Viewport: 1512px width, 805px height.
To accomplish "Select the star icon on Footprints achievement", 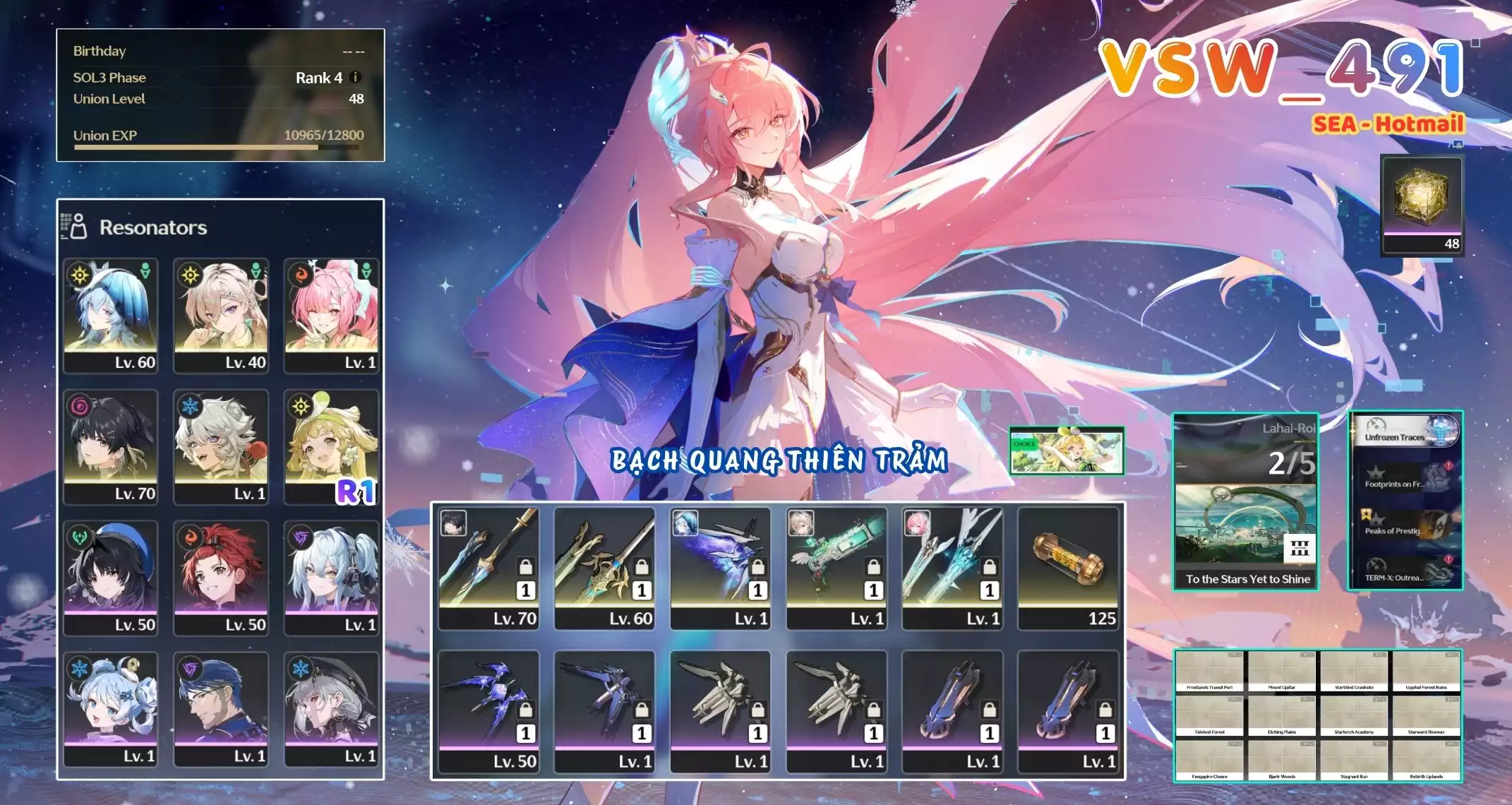I will click(1376, 474).
